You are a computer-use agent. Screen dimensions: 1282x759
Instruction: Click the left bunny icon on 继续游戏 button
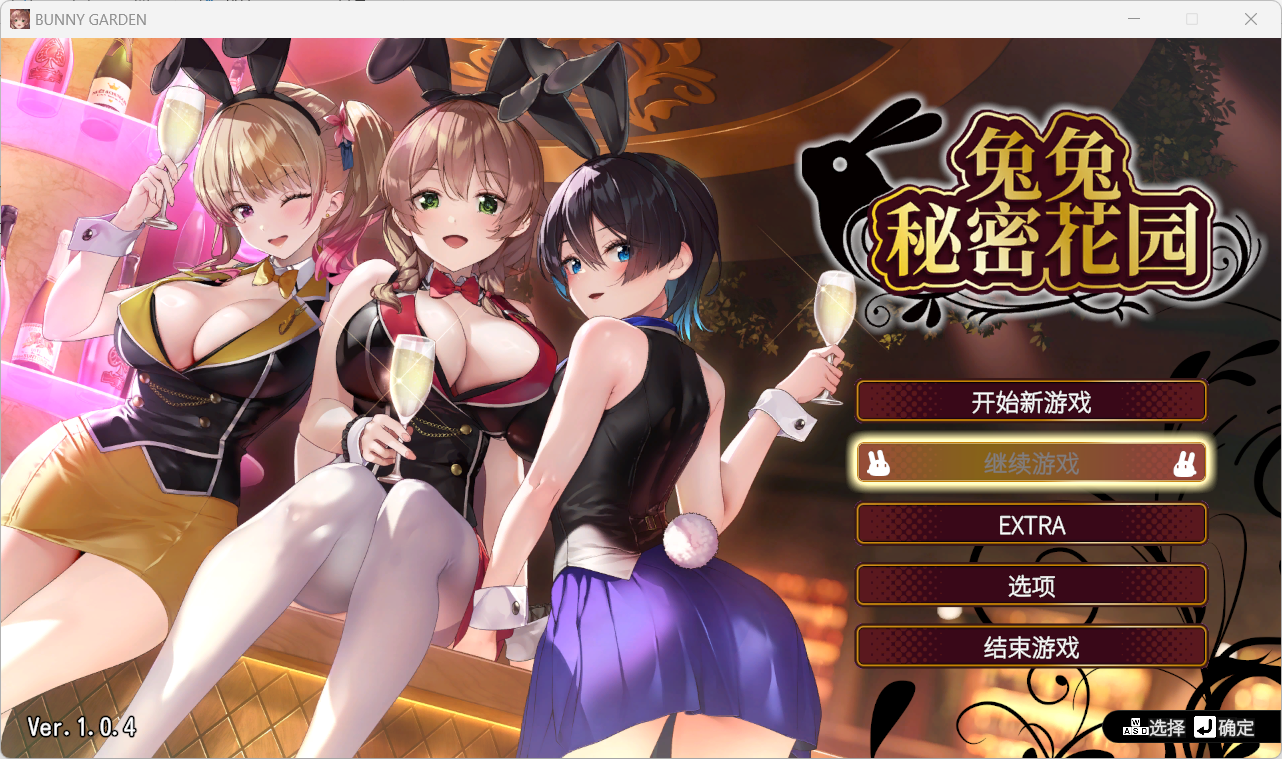pyautogui.click(x=879, y=462)
